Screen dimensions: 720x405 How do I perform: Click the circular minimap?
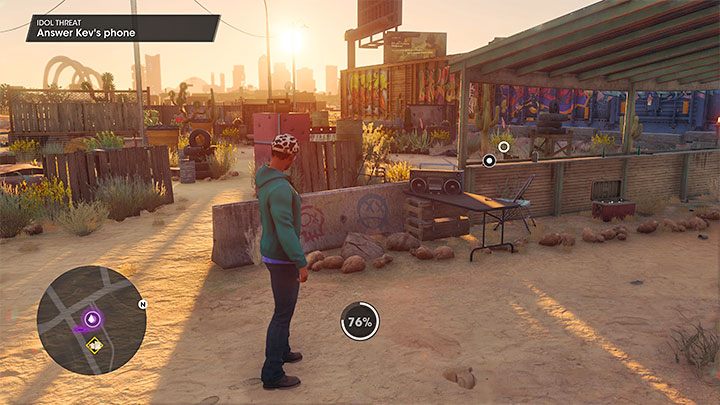click(x=91, y=320)
